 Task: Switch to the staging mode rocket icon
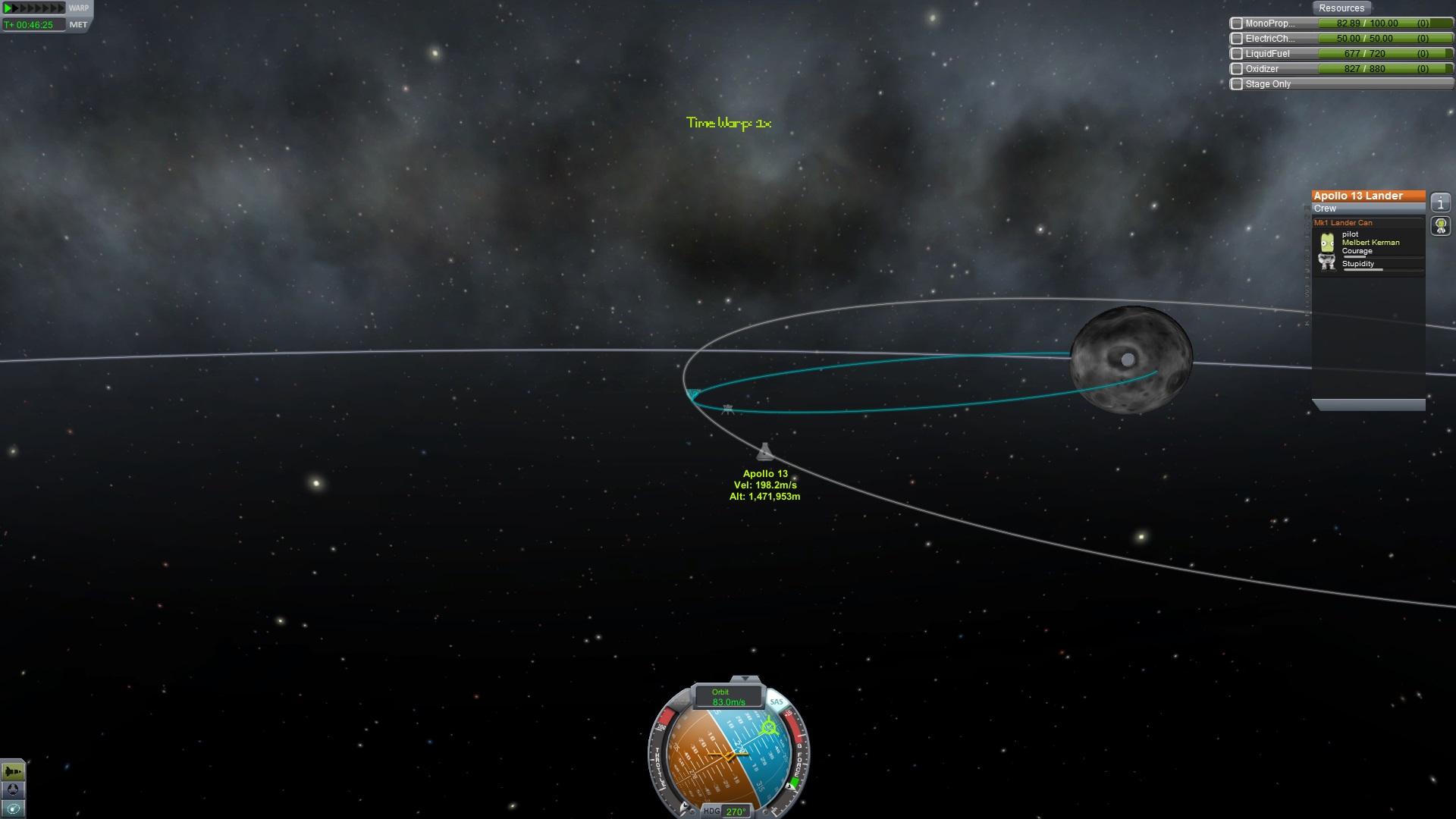pos(13,772)
